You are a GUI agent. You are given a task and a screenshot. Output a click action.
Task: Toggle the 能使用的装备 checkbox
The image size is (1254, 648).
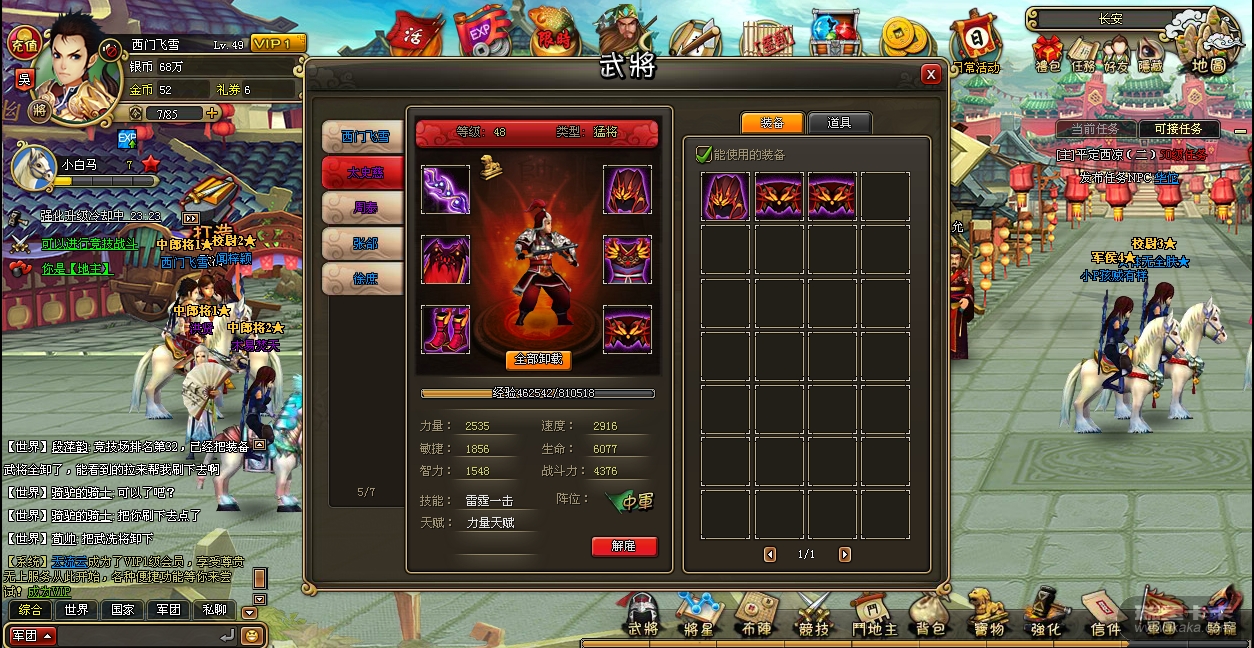click(x=704, y=154)
